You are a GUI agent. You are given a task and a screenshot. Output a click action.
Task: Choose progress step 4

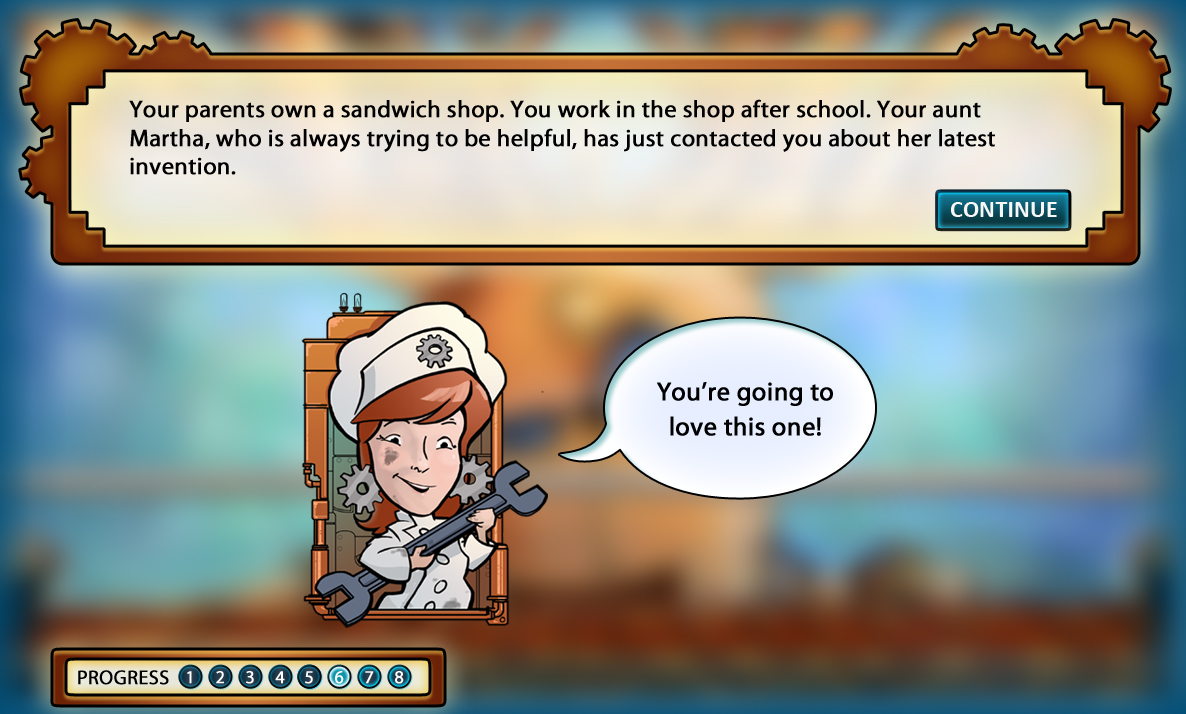tap(280, 678)
